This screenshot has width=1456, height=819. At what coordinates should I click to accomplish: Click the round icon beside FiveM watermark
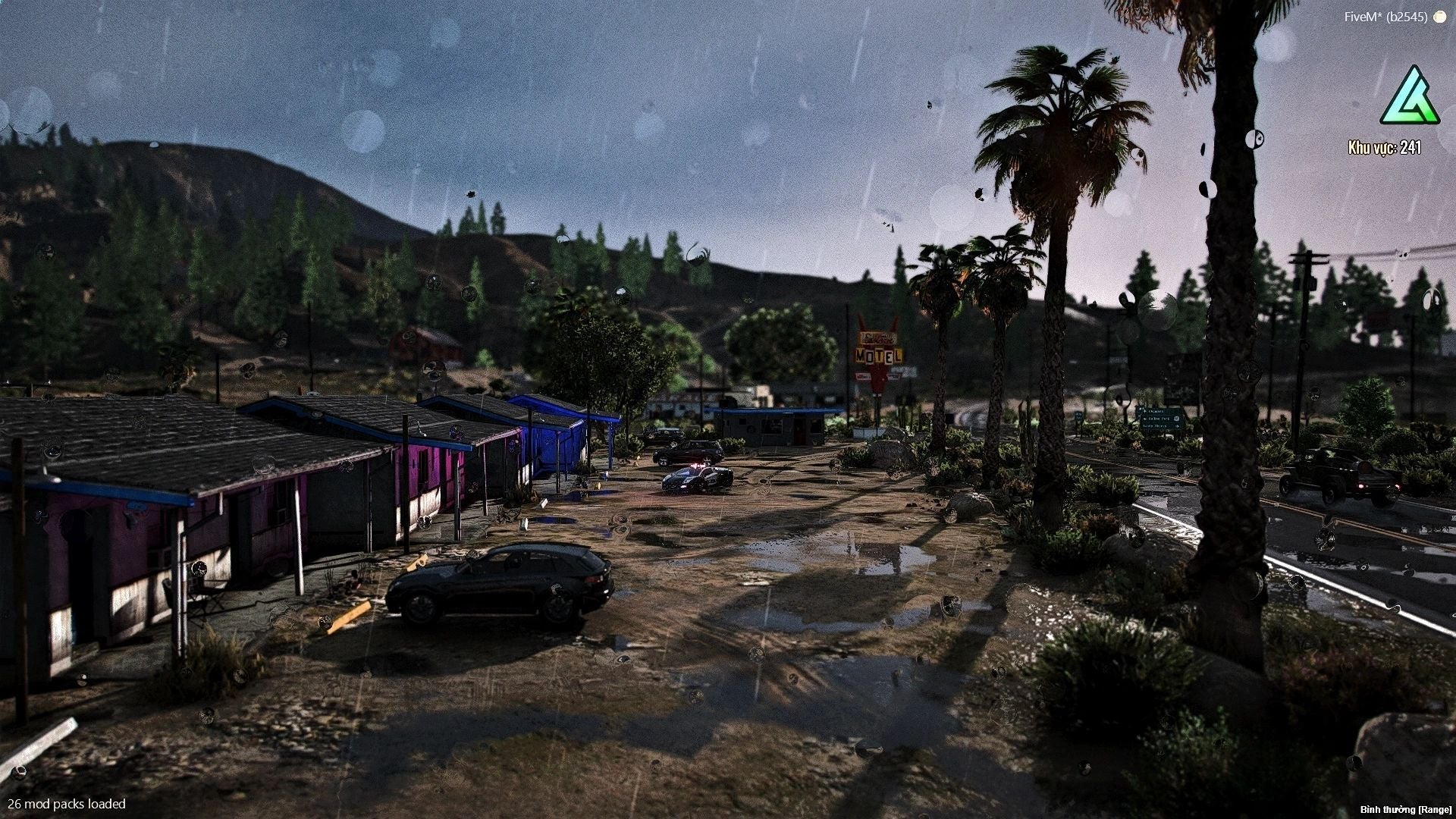click(x=1439, y=17)
